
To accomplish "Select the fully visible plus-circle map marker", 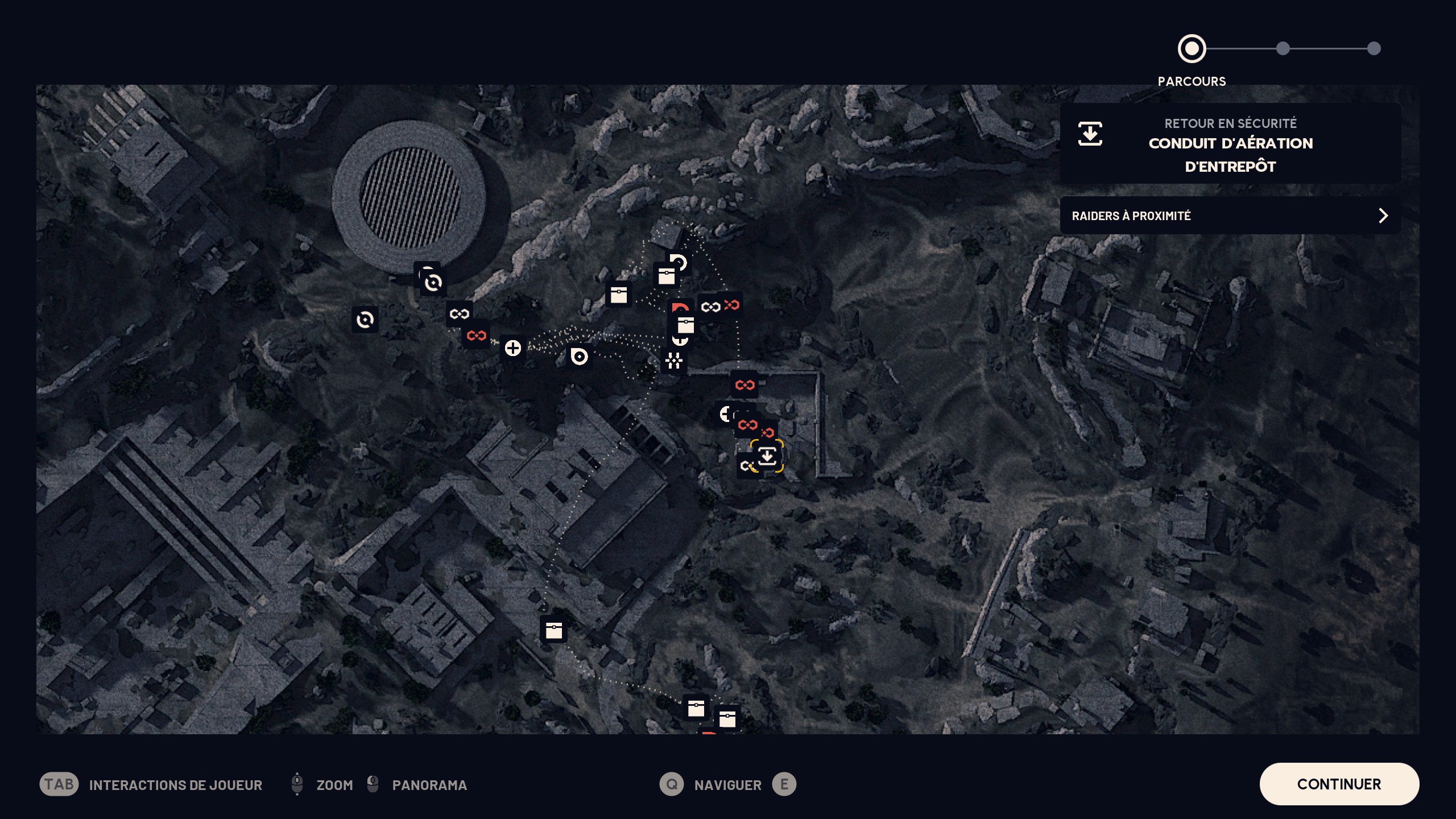I will [512, 348].
